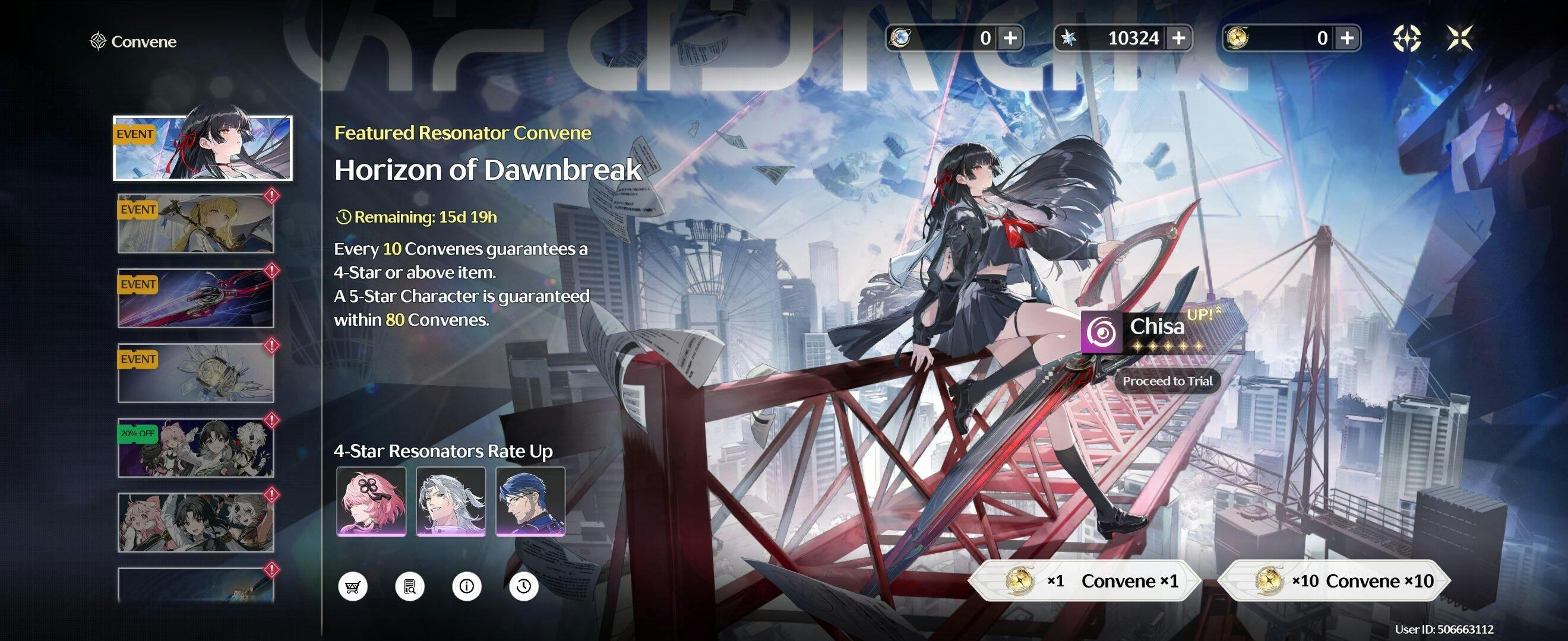Open the document search records icon
Screen dimensions: 1568x641
click(x=410, y=586)
